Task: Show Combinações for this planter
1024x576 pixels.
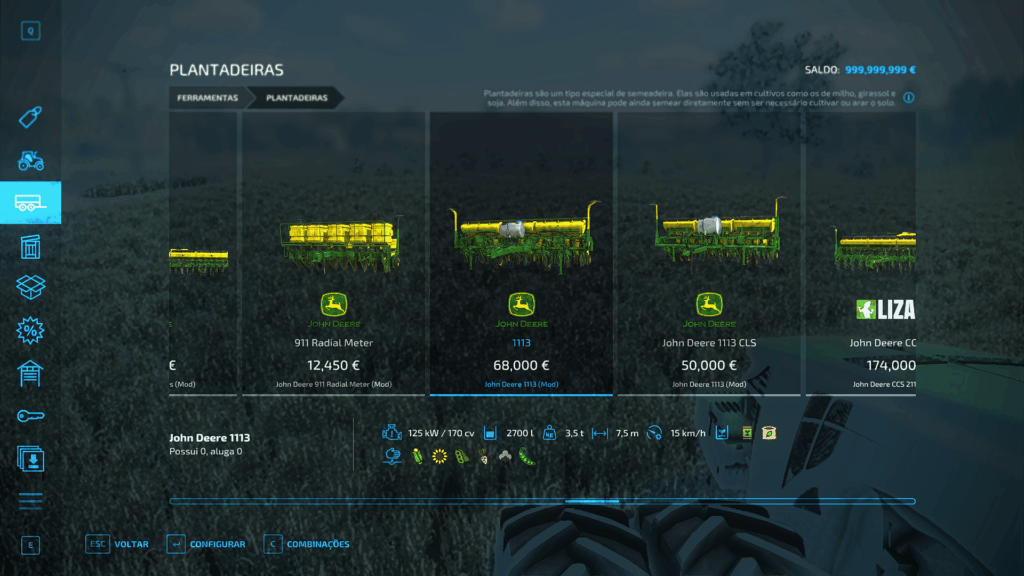Action: (x=307, y=544)
